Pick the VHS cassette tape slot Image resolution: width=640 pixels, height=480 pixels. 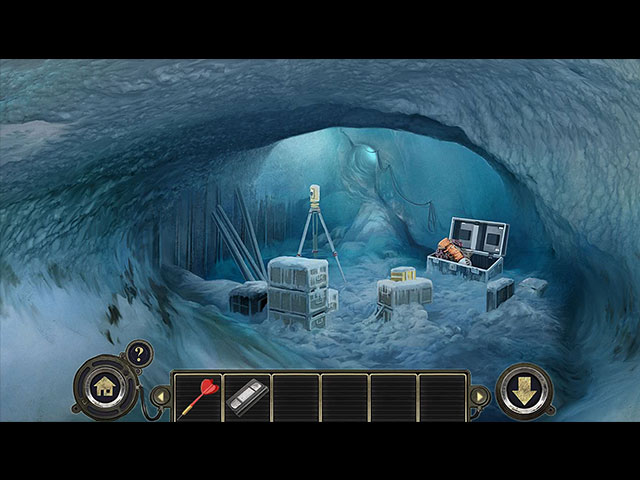(246, 397)
